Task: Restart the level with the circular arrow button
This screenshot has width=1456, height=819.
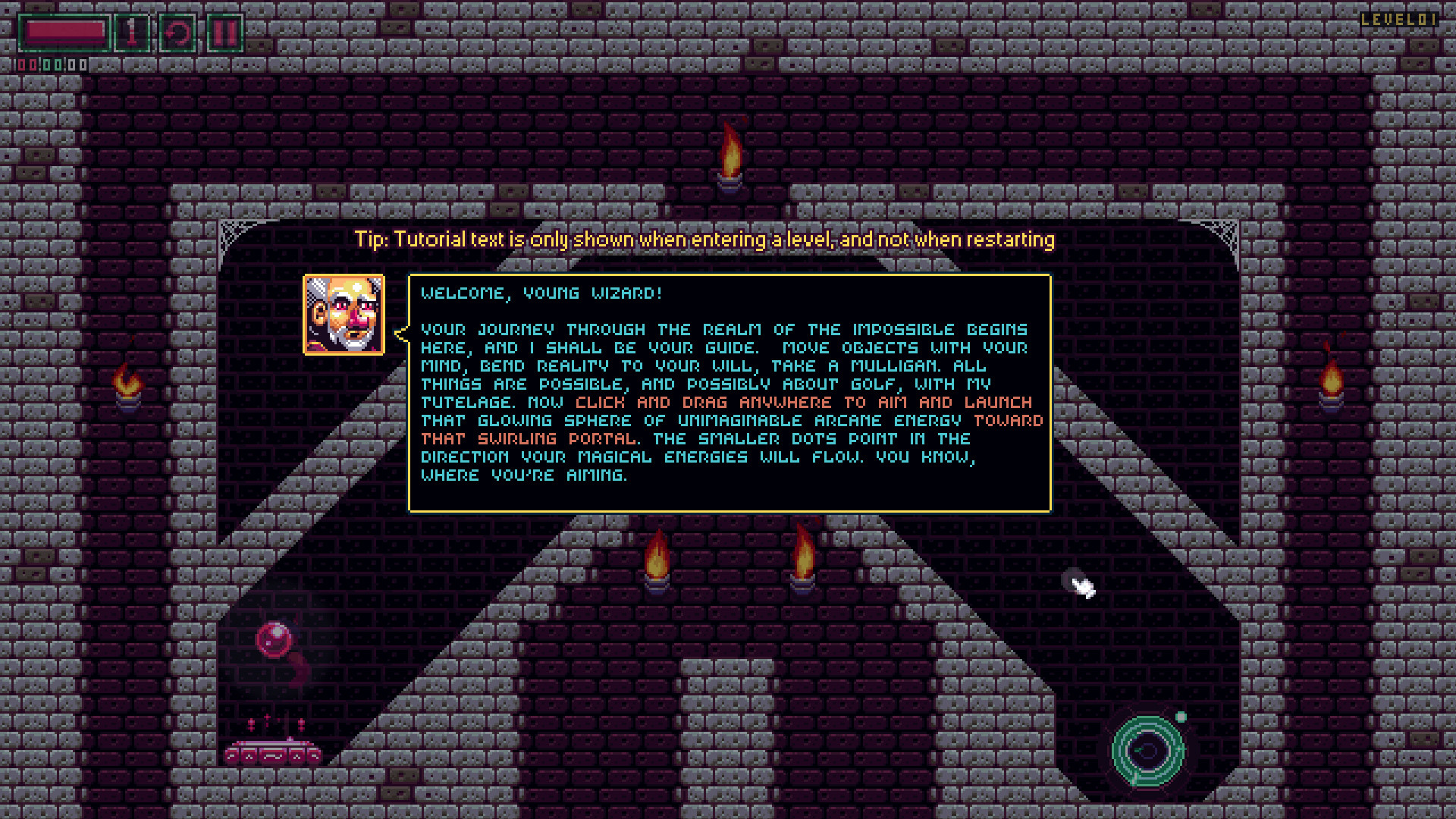Action: point(177,33)
